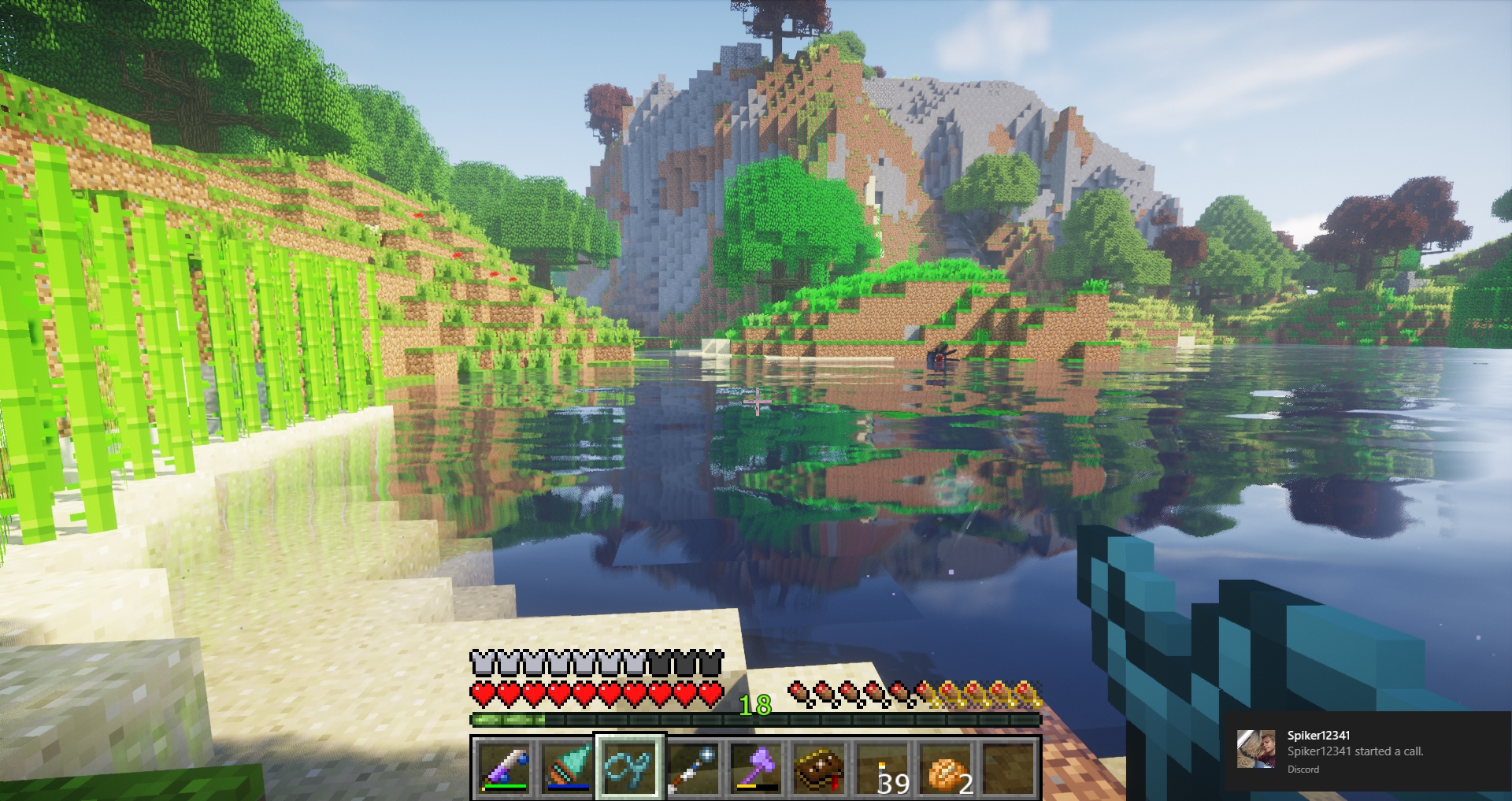Select the purple-and-white wand hotbar slot
Image resolution: width=1512 pixels, height=801 pixels.
click(x=504, y=768)
